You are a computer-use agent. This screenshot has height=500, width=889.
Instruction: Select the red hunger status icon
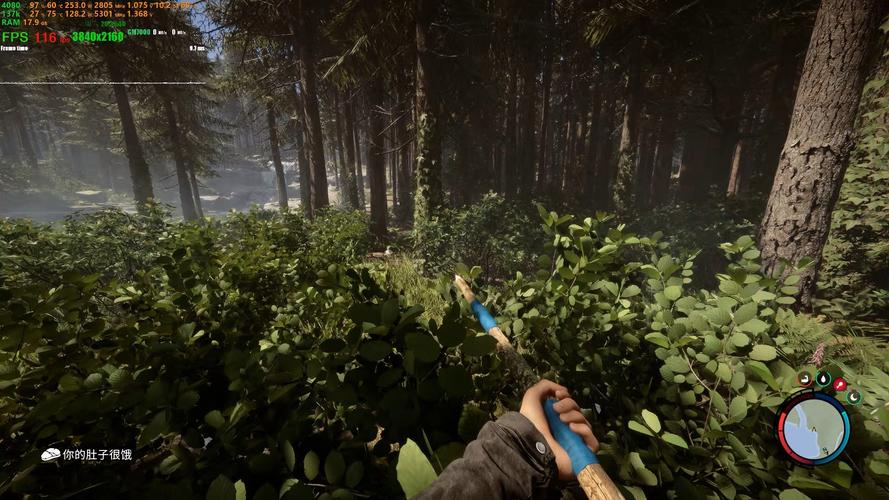click(x=840, y=383)
